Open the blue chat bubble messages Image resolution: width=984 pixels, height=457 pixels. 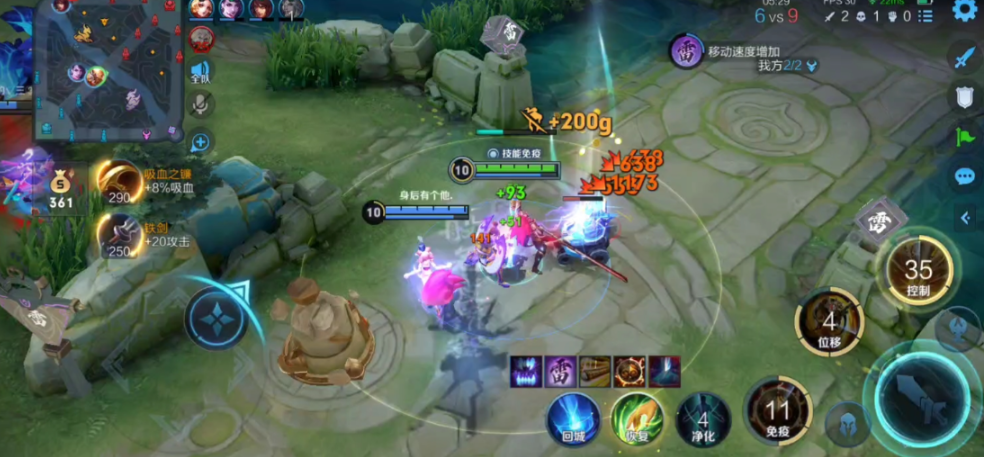(964, 177)
